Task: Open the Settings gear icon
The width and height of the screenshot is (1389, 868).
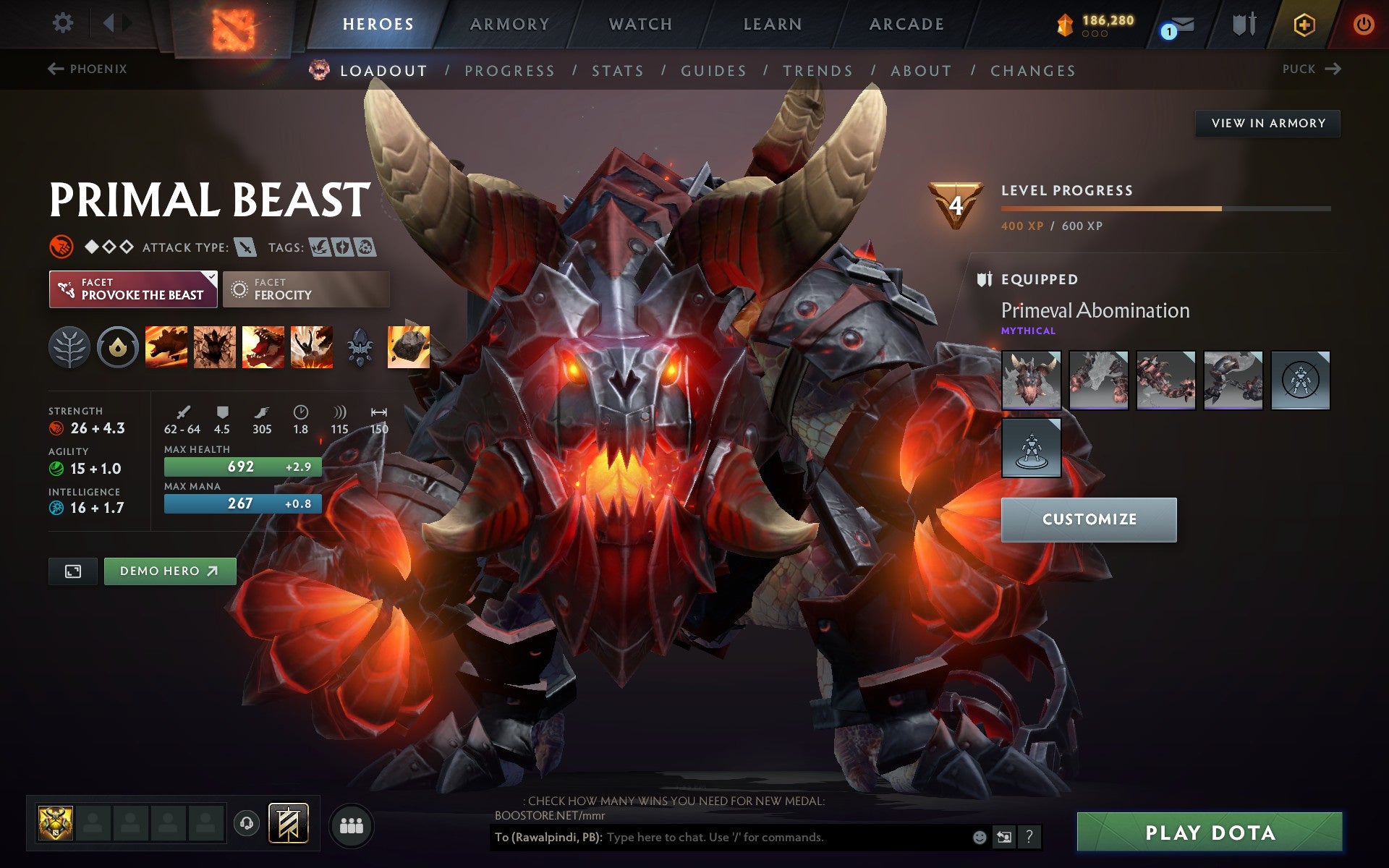Action: click(64, 24)
